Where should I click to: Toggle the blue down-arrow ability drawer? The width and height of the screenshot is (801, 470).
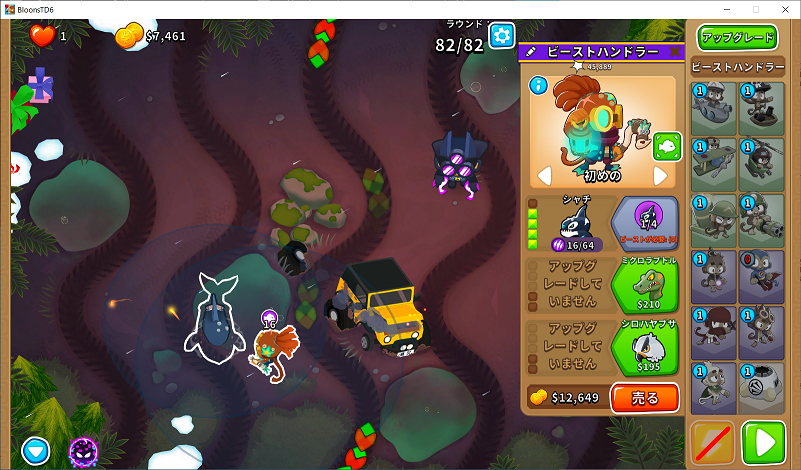point(36,451)
